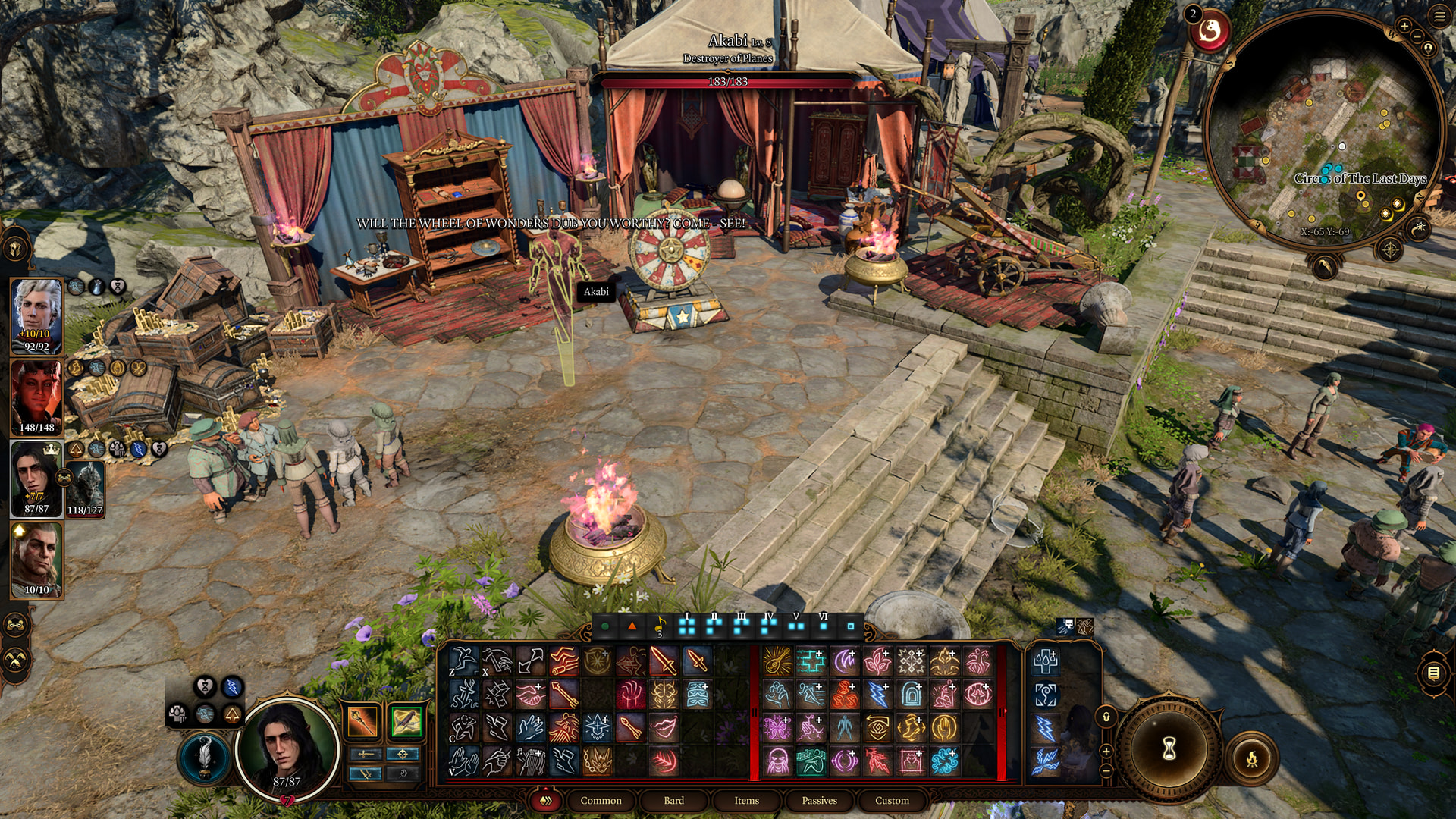Activate the golden lute spell icon

[x=777, y=661]
